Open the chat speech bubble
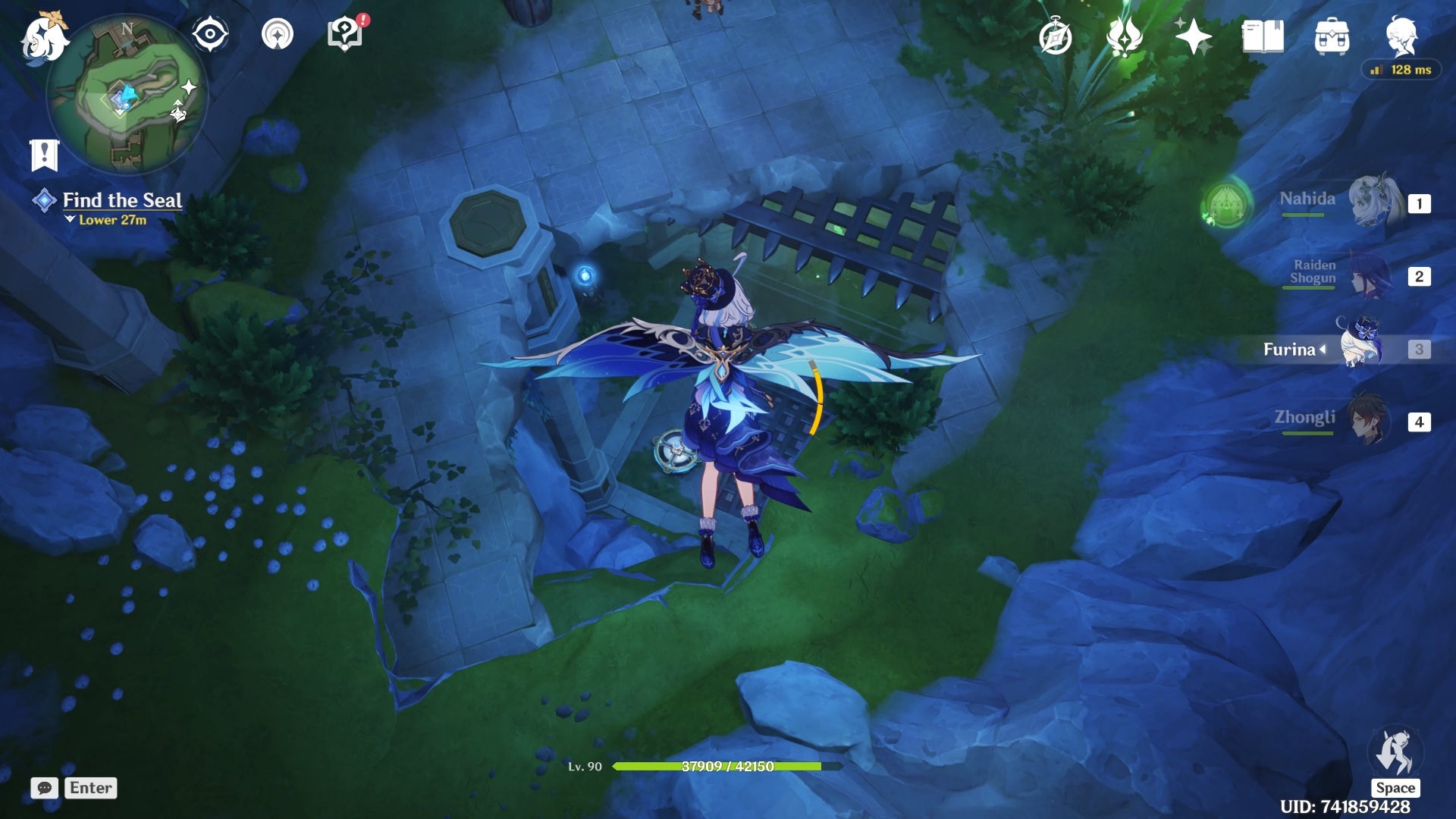 (x=45, y=788)
